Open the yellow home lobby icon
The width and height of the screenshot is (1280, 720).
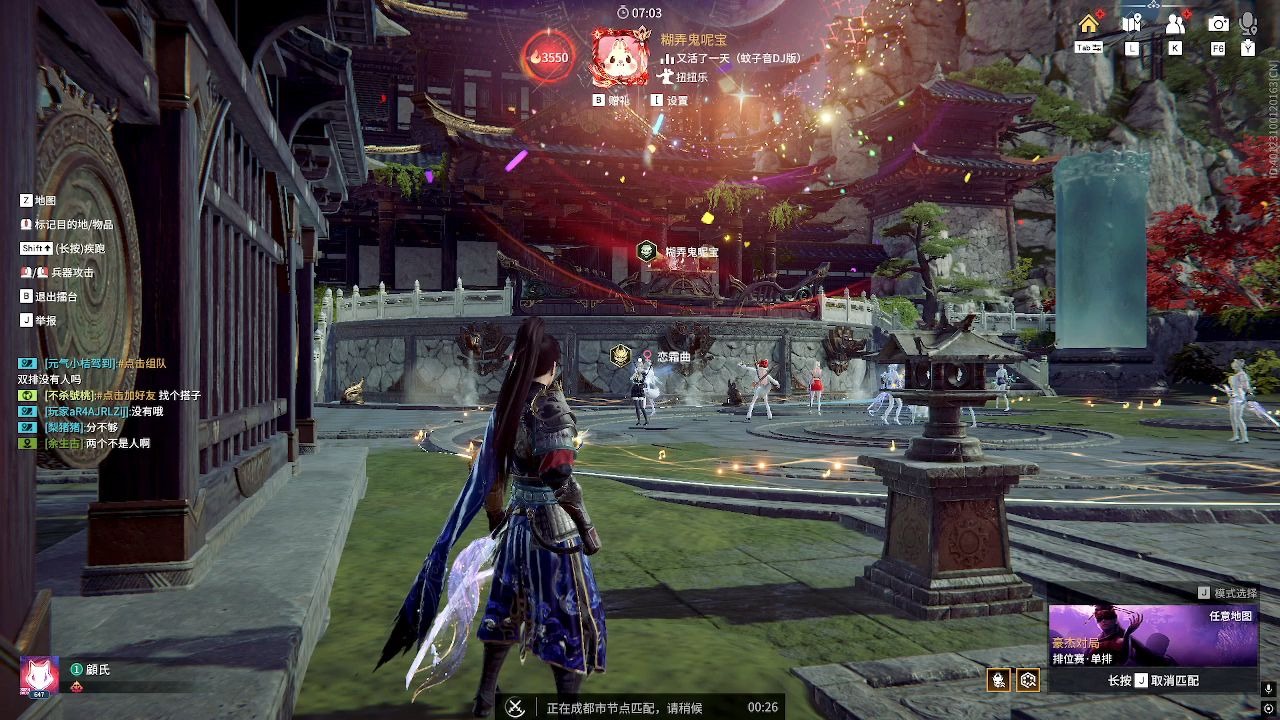coord(1088,24)
